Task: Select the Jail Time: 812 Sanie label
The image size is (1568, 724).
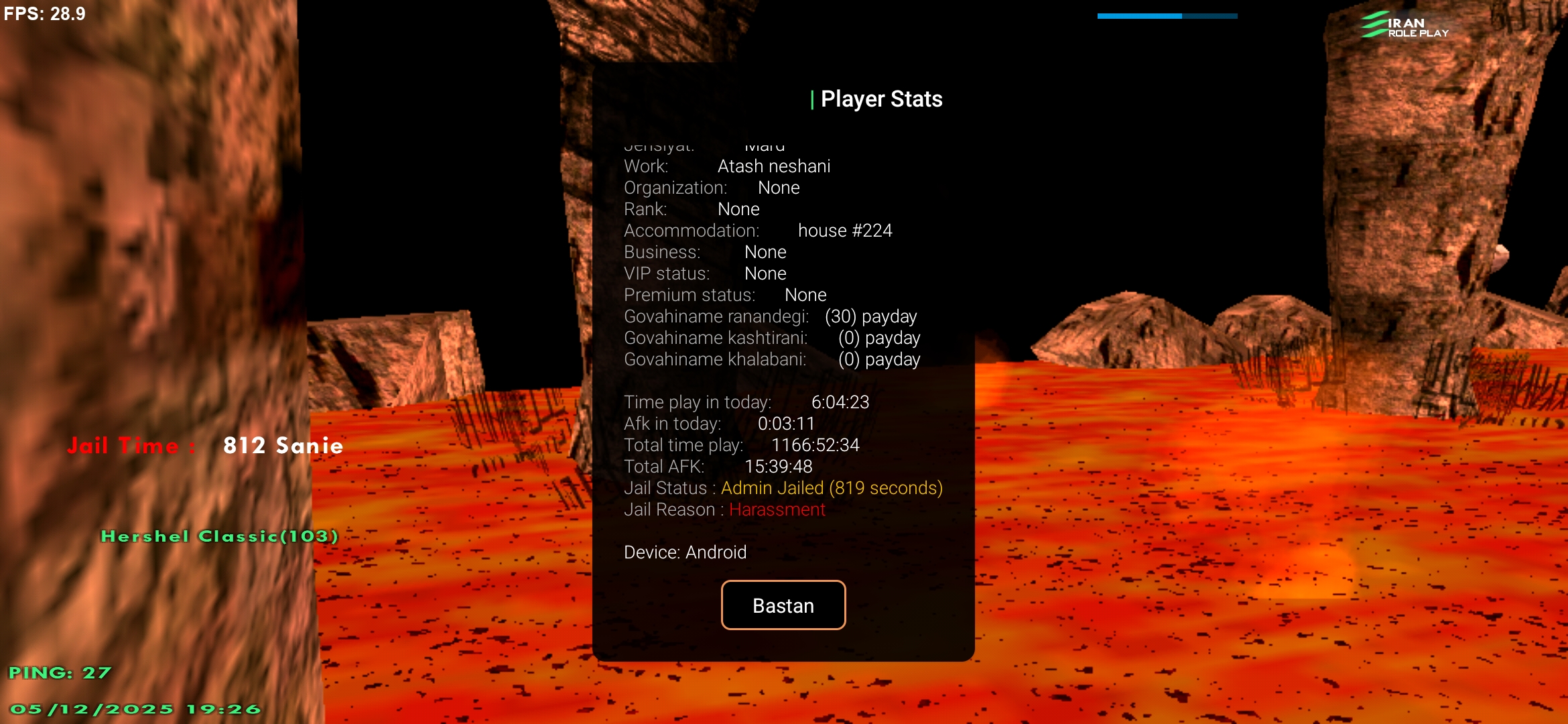Action: click(205, 445)
